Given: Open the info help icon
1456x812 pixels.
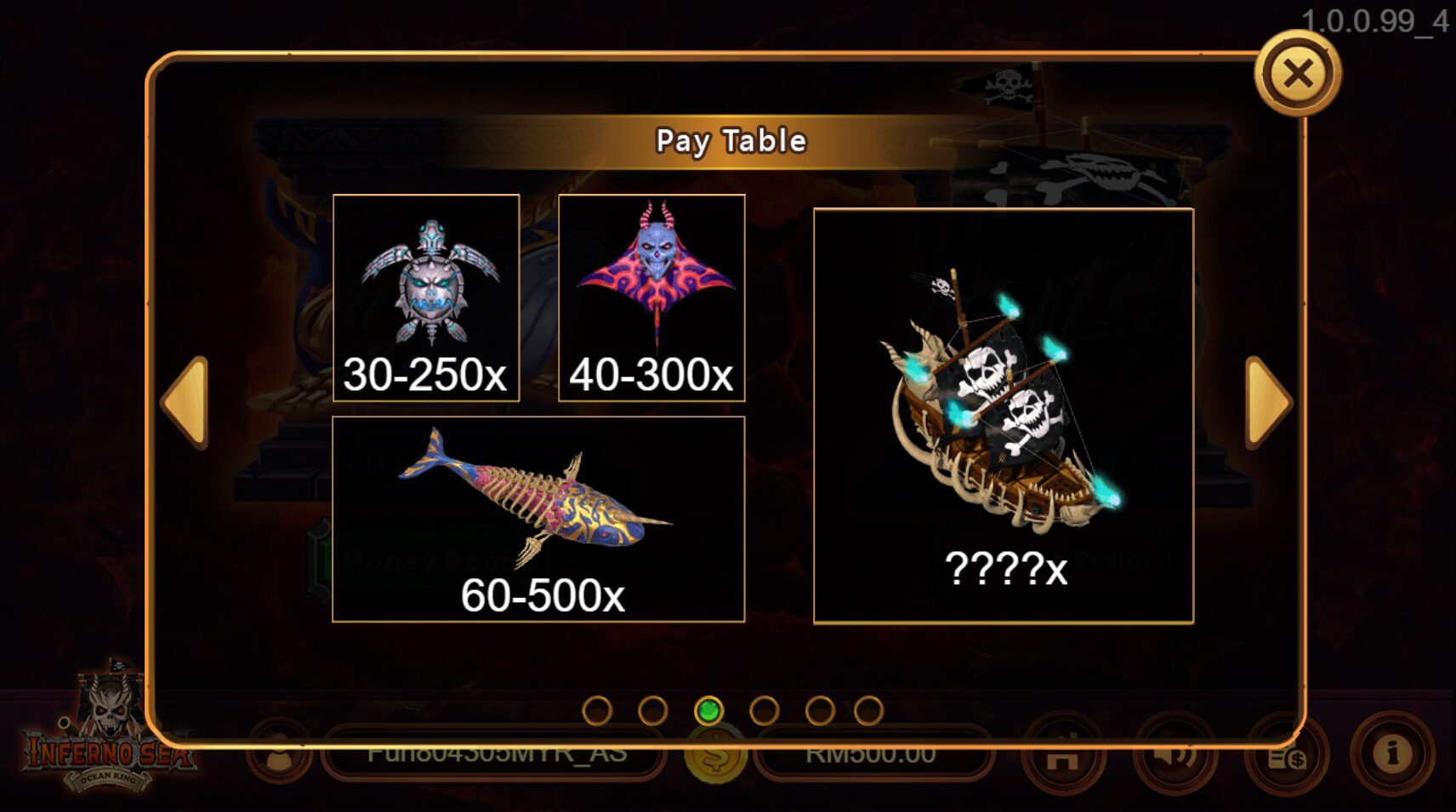Looking at the screenshot, I should click(x=1391, y=755).
